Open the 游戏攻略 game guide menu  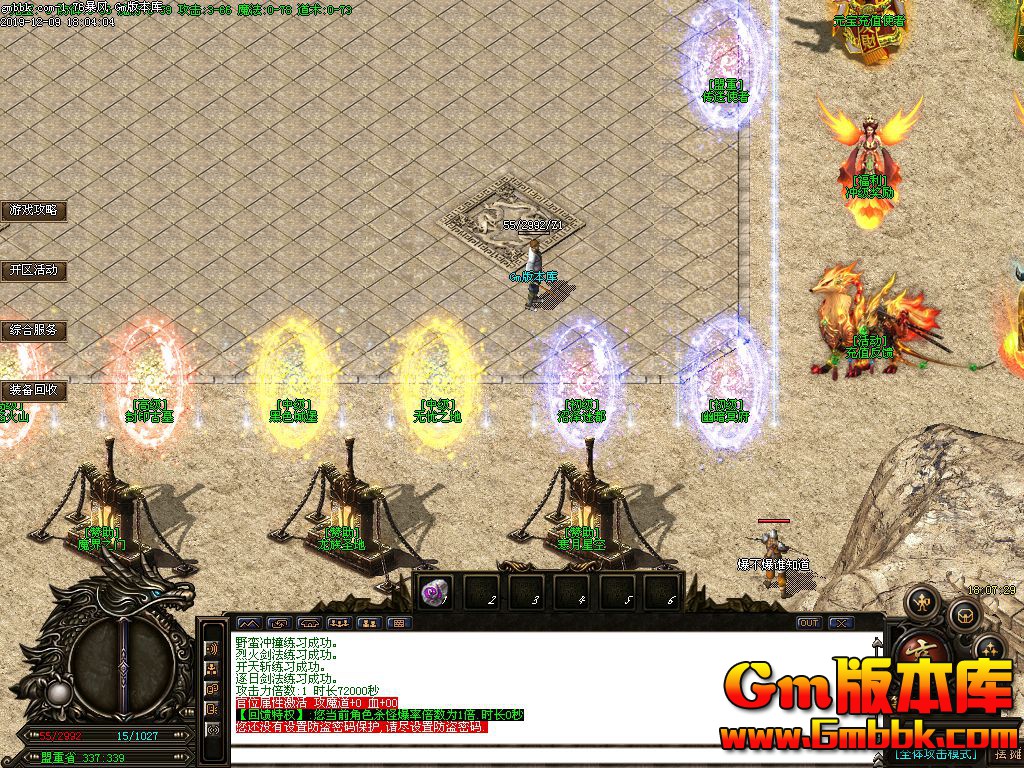[x=33, y=210]
